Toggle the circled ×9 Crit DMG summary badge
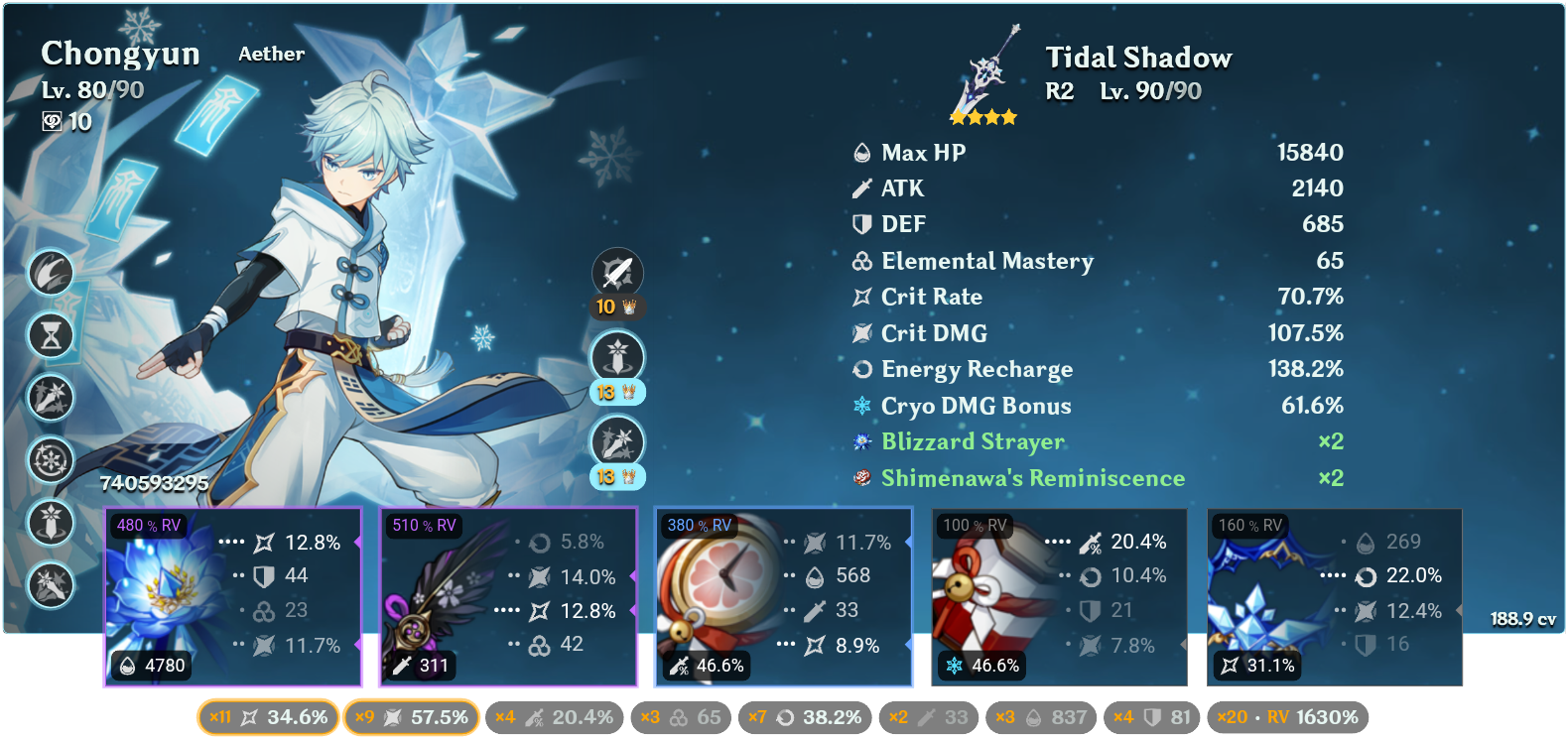This screenshot has height=741, width=1568. 412,716
